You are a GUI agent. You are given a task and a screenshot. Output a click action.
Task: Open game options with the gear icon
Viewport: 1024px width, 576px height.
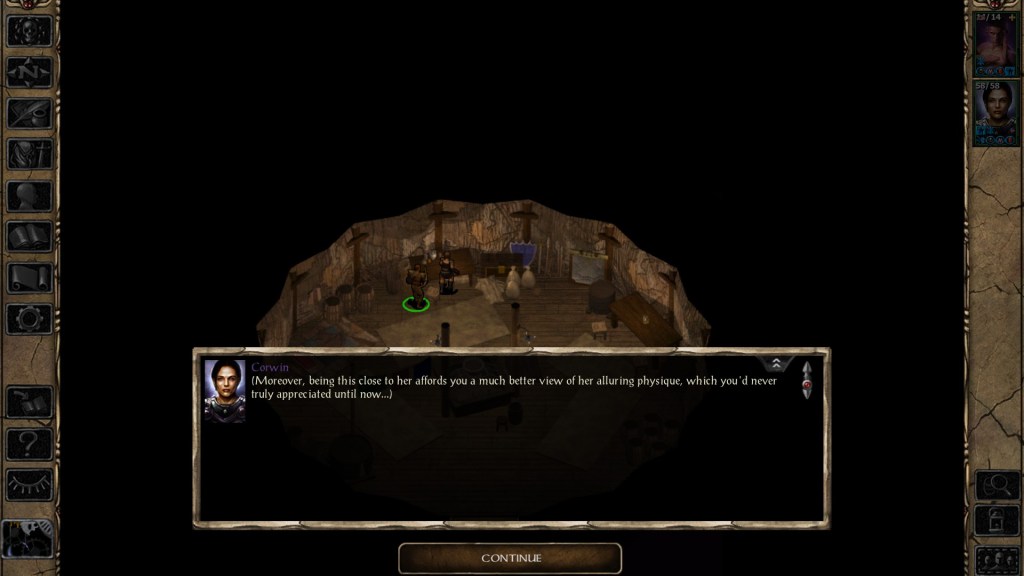[x=29, y=318]
